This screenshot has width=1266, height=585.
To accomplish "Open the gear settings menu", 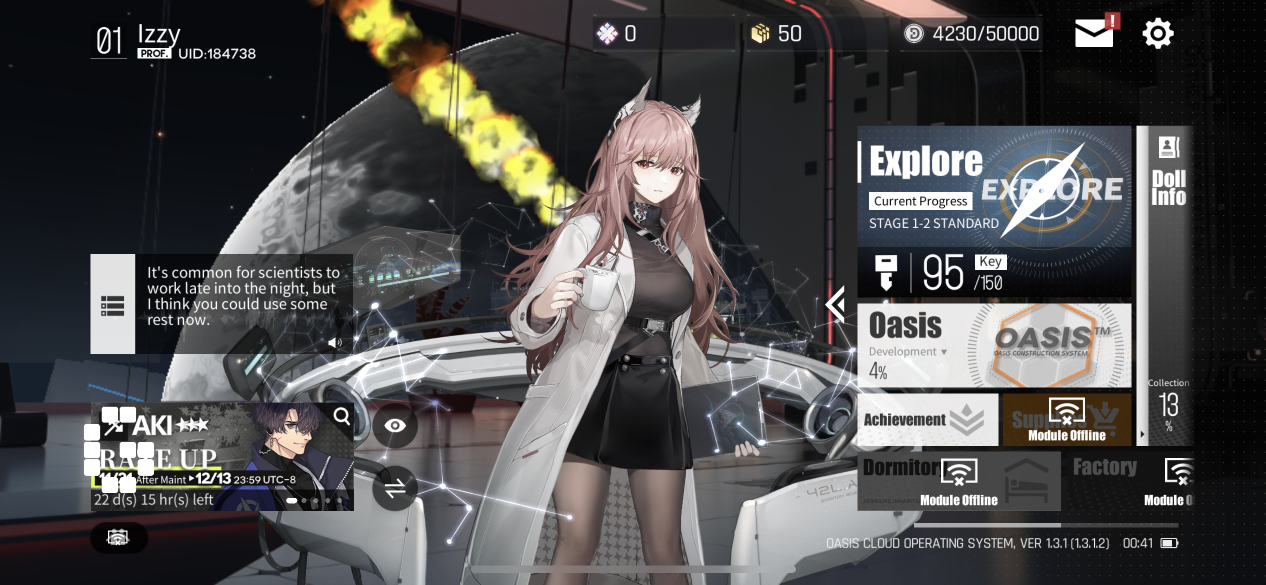I will [1158, 34].
